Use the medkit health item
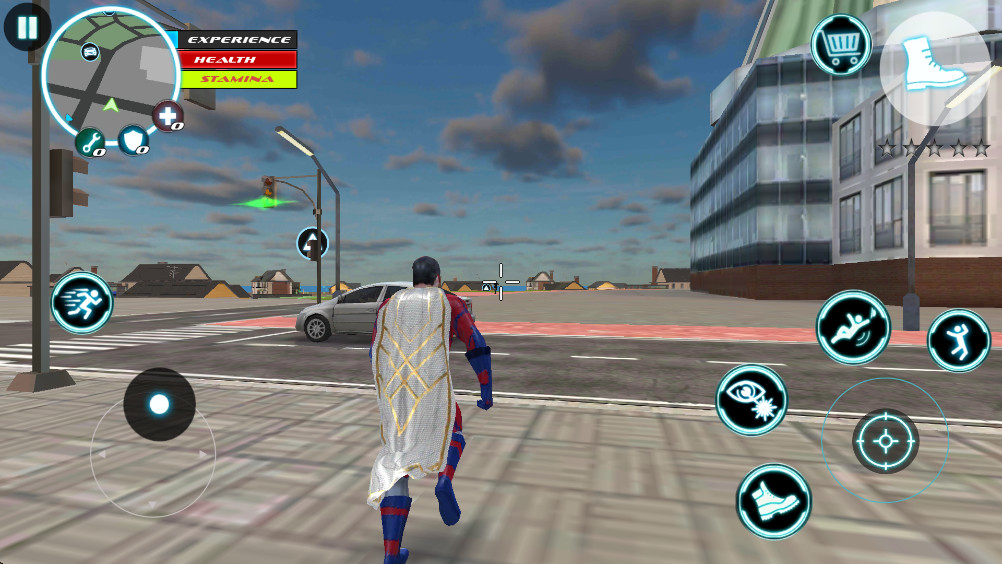The height and width of the screenshot is (564, 1002). tap(168, 117)
